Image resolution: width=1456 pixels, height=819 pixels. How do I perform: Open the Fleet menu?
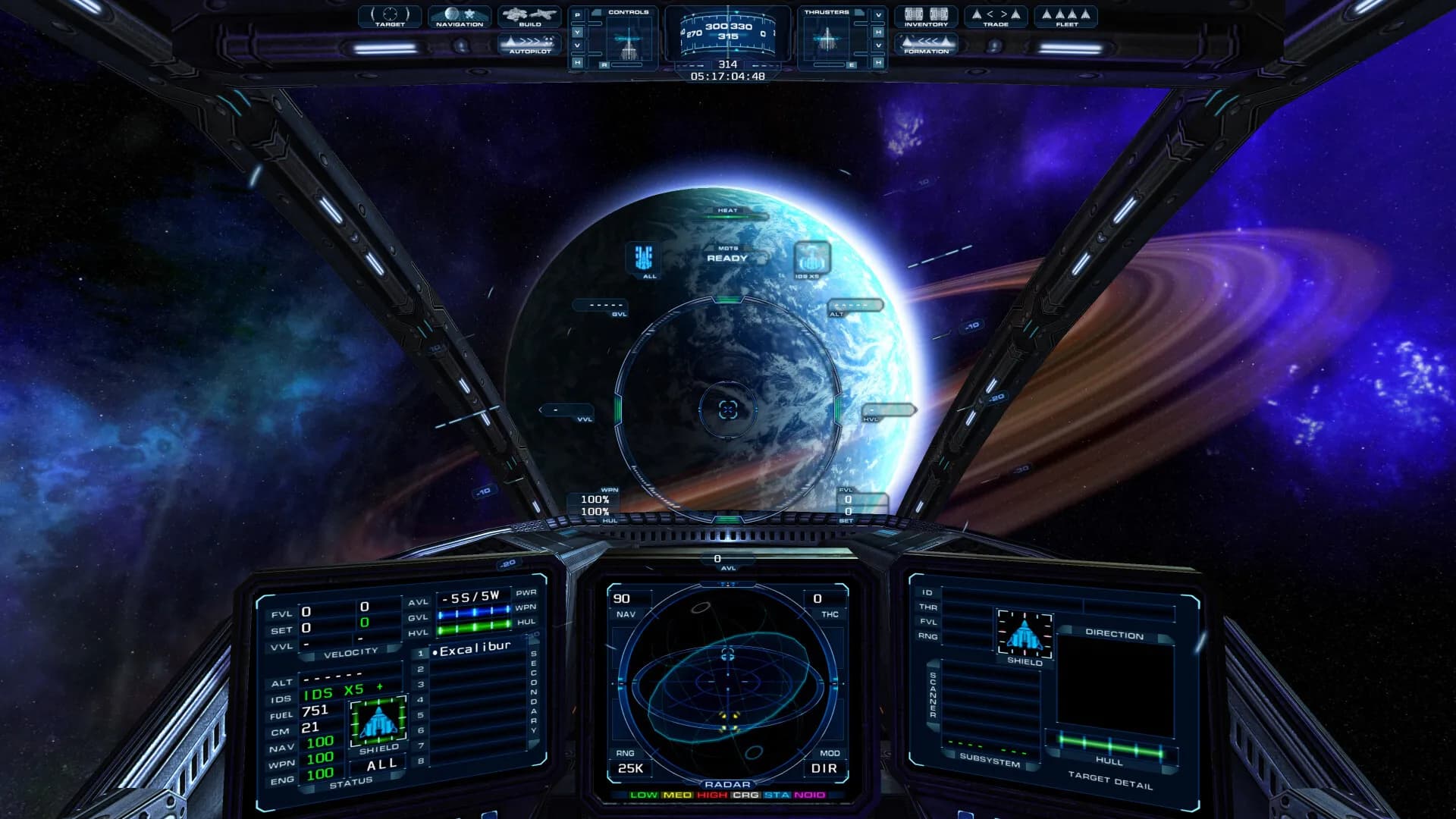pyautogui.click(x=1066, y=17)
